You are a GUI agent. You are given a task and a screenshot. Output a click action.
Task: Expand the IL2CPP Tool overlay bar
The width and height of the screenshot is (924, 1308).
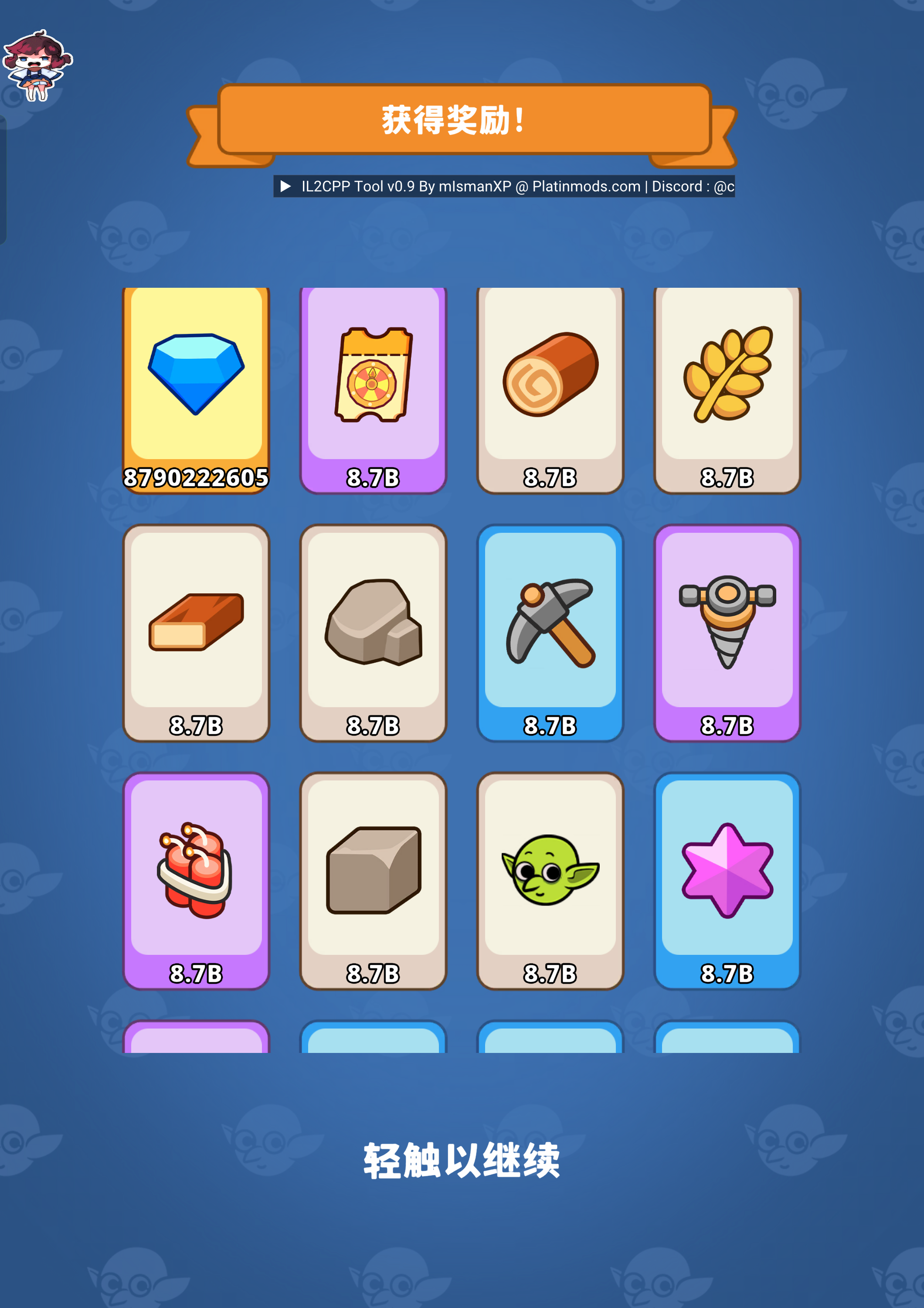(x=286, y=186)
